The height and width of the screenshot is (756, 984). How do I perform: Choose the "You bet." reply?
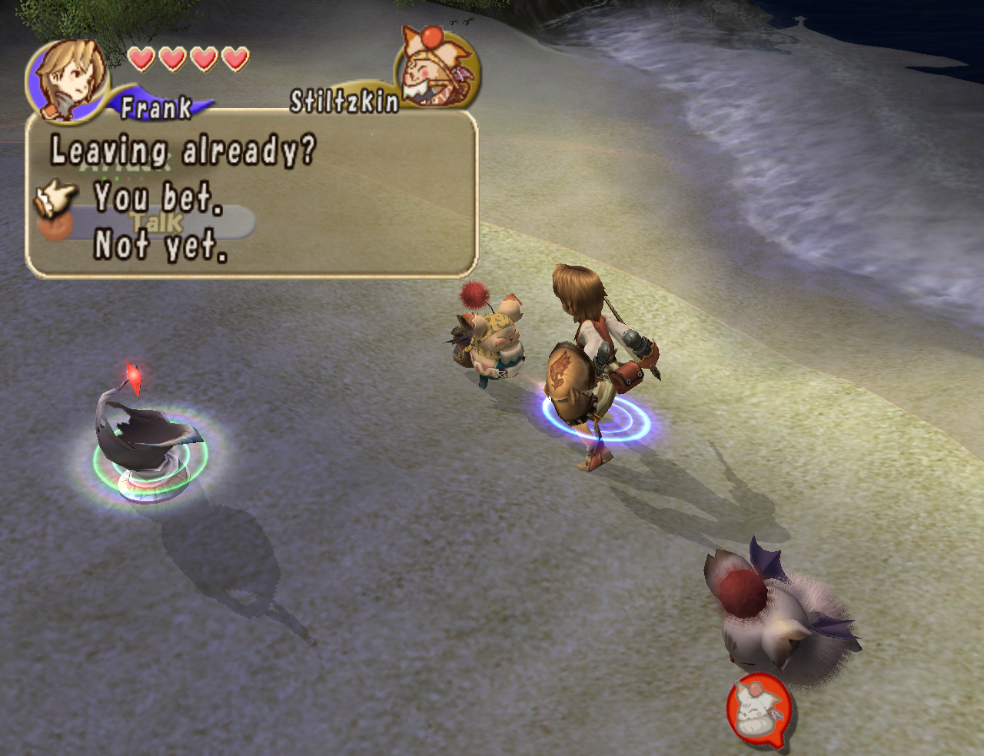158,198
